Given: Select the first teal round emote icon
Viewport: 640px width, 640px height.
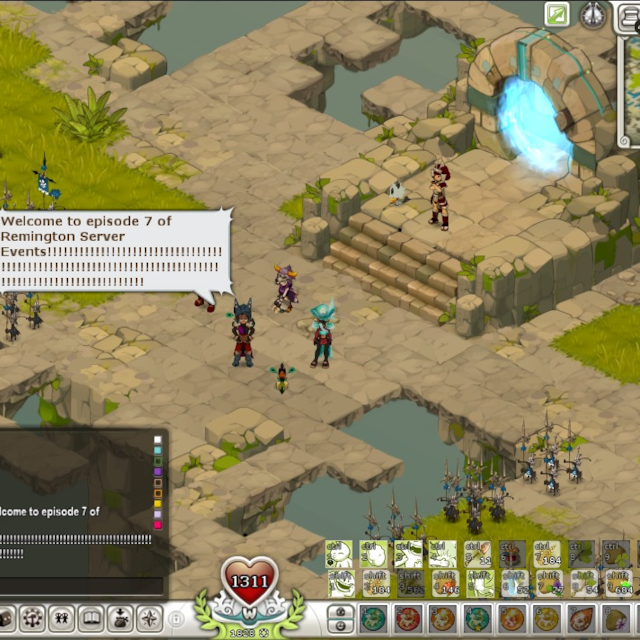Looking at the screenshot, I should click(374, 619).
